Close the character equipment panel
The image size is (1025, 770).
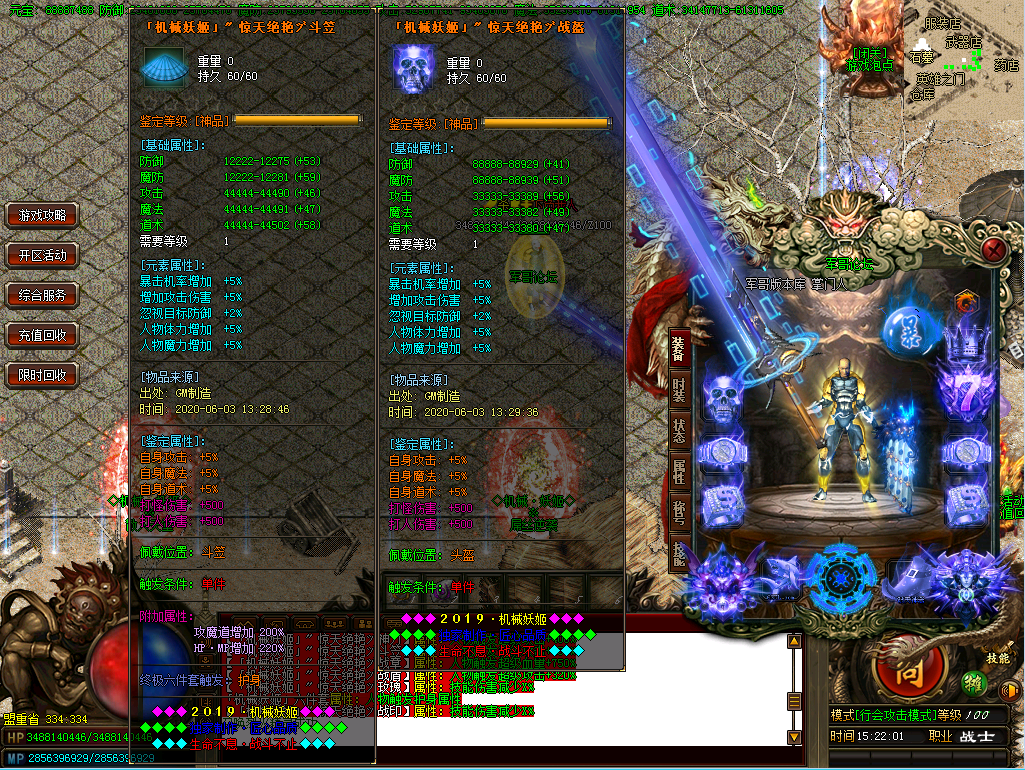point(993,250)
